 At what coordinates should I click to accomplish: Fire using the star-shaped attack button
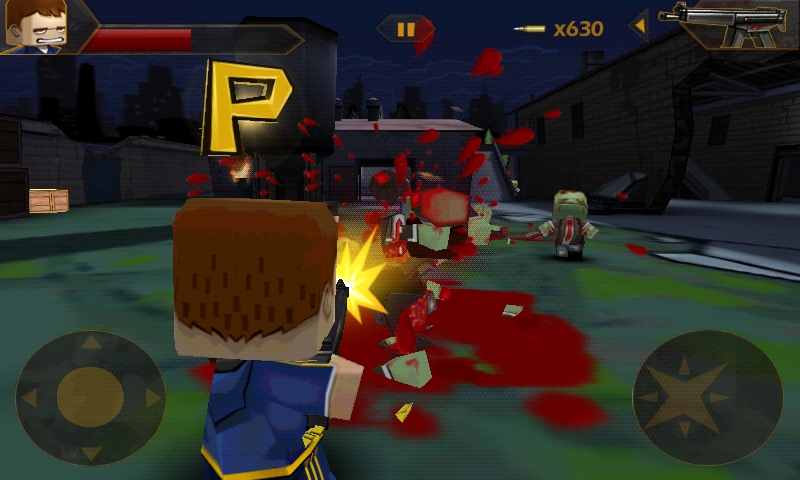[707, 397]
